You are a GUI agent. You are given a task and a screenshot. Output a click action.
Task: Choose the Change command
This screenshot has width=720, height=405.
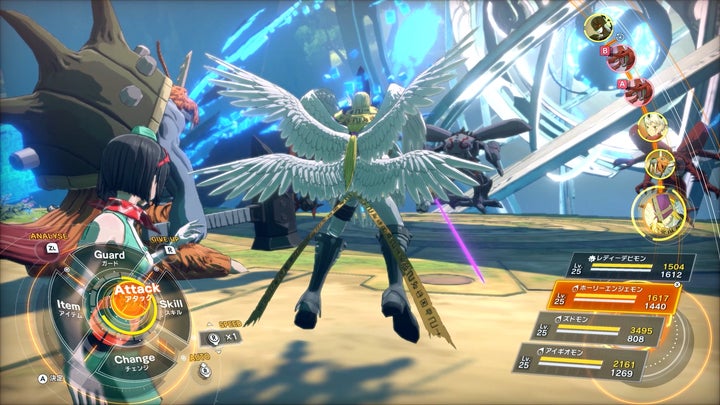134,358
